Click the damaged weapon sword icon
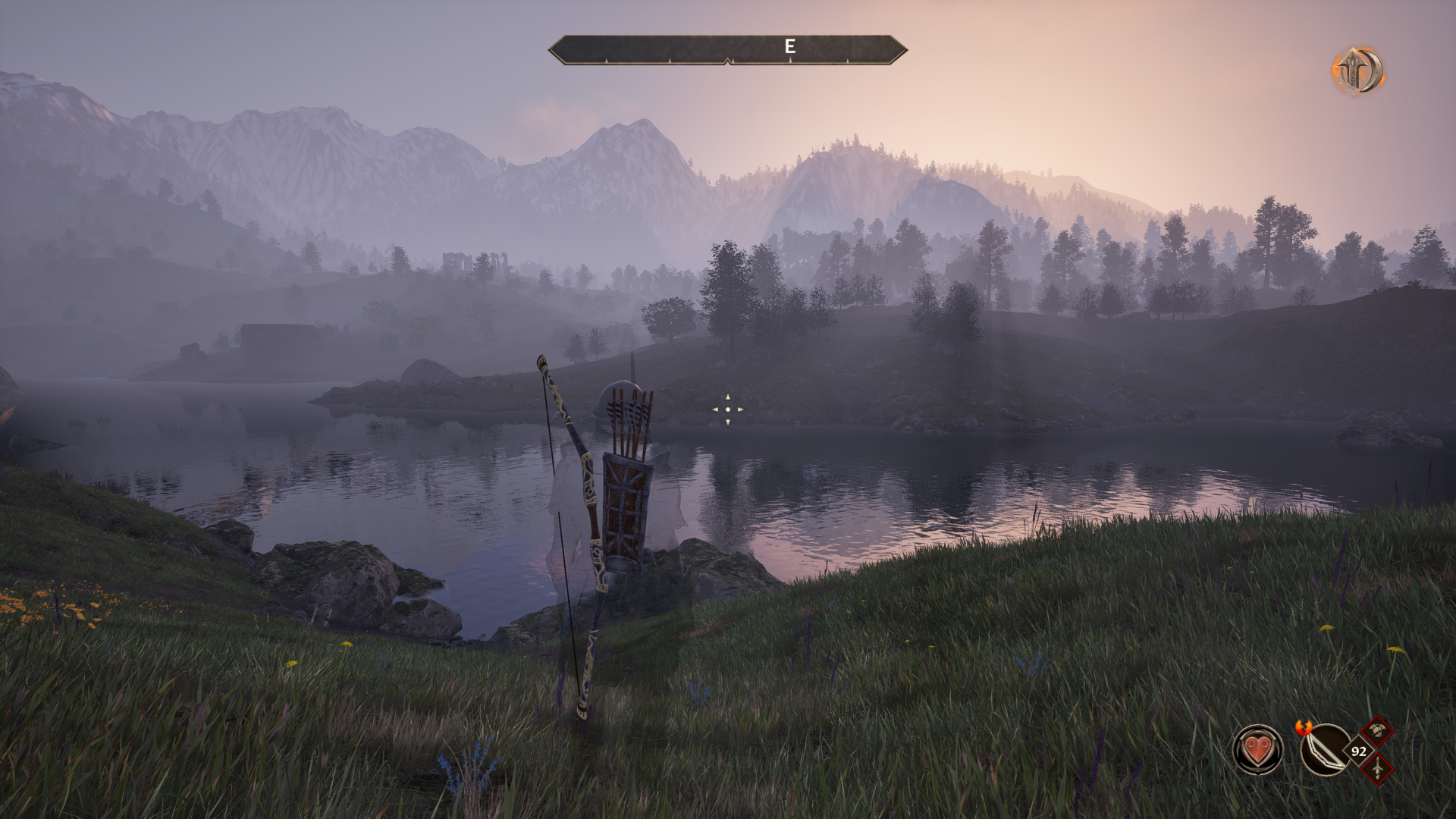The height and width of the screenshot is (819, 1456). (1376, 769)
